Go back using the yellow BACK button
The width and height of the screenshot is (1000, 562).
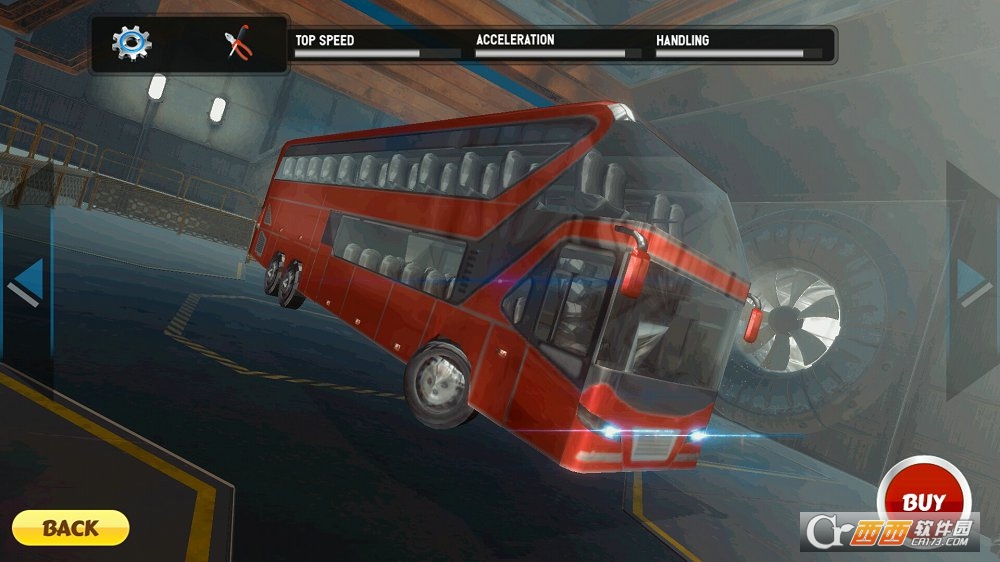71,527
